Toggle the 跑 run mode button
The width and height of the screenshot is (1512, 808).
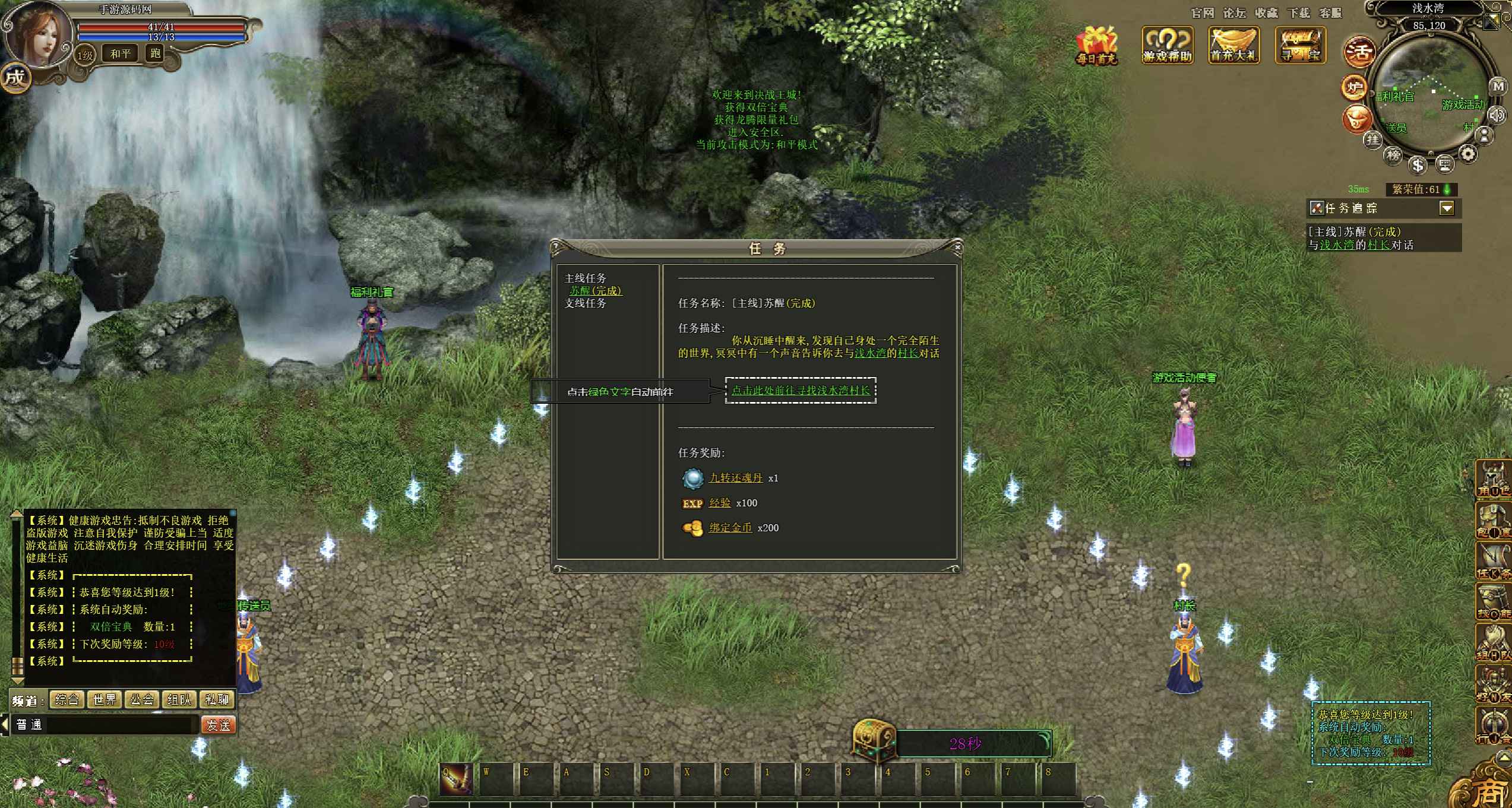[x=155, y=54]
